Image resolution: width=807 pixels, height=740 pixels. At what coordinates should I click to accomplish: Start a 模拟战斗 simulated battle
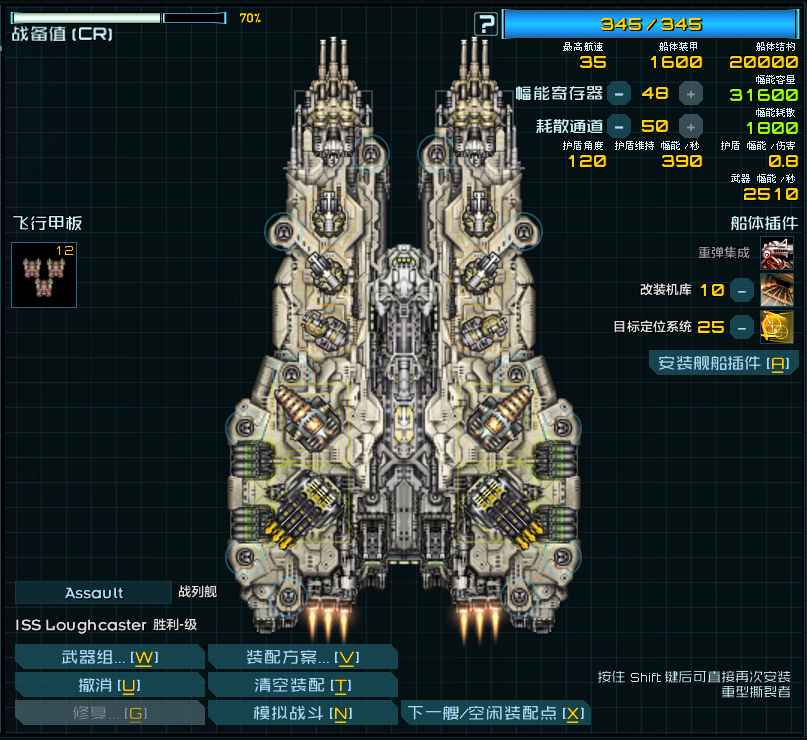[302, 713]
